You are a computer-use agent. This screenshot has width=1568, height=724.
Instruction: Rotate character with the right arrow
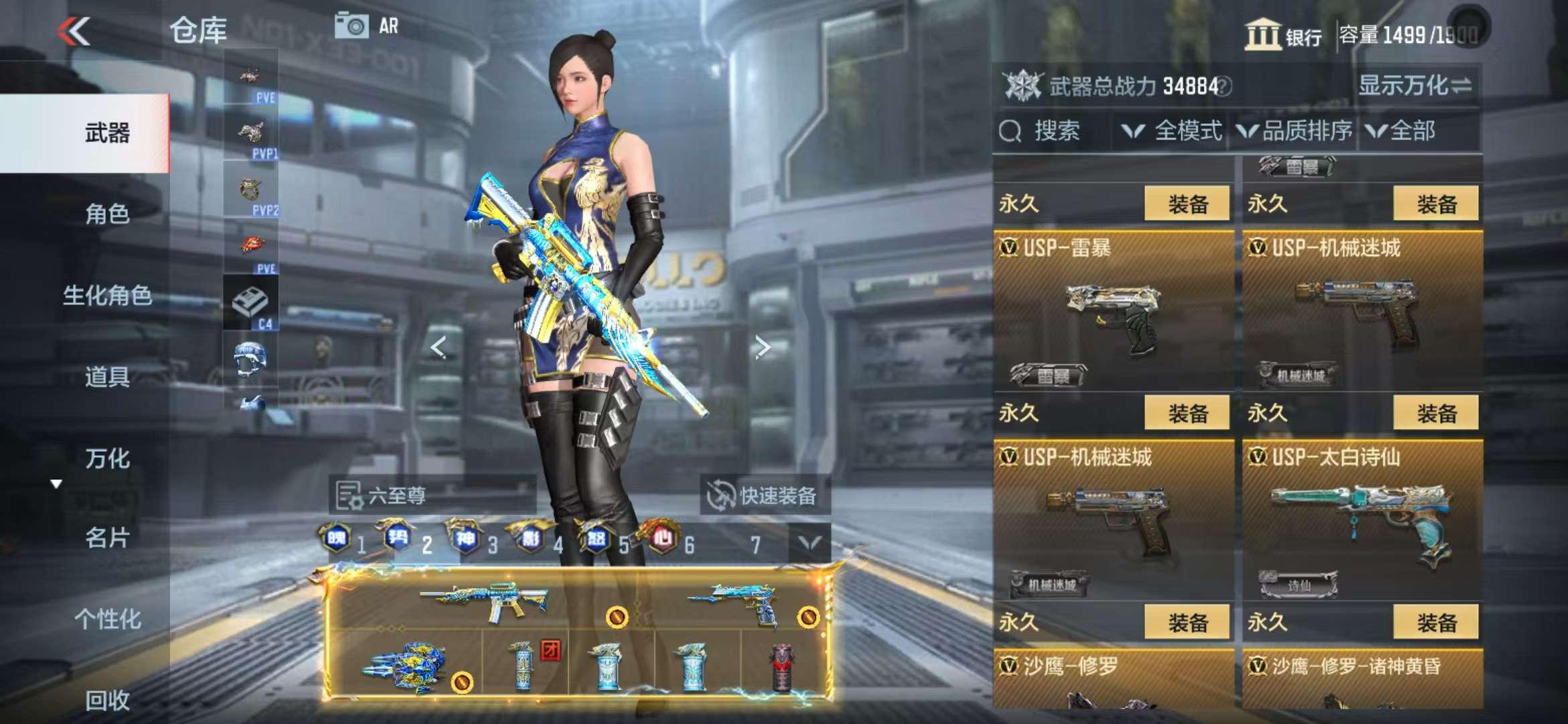[x=762, y=347]
